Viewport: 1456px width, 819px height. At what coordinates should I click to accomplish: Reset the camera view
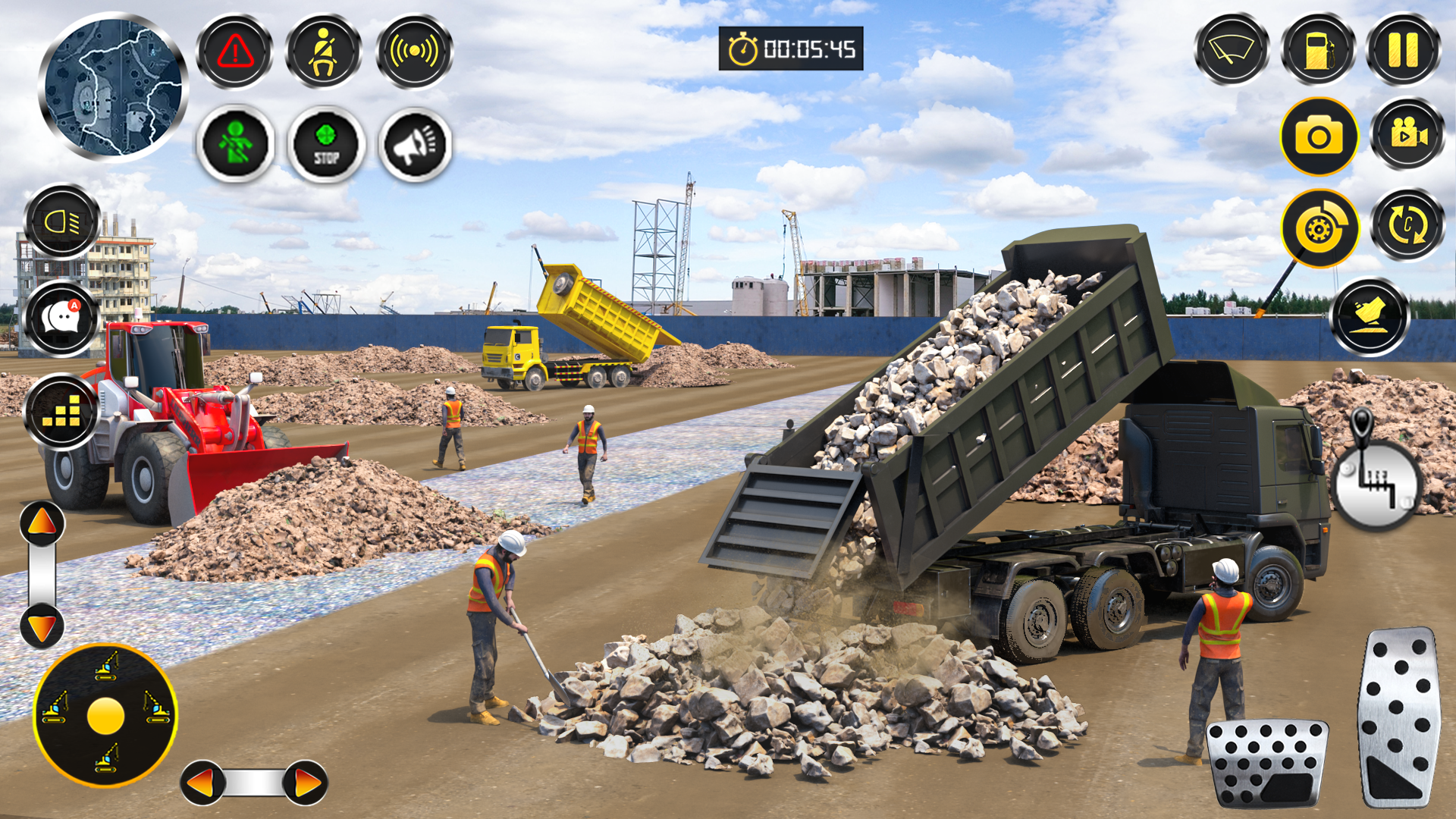(1407, 224)
